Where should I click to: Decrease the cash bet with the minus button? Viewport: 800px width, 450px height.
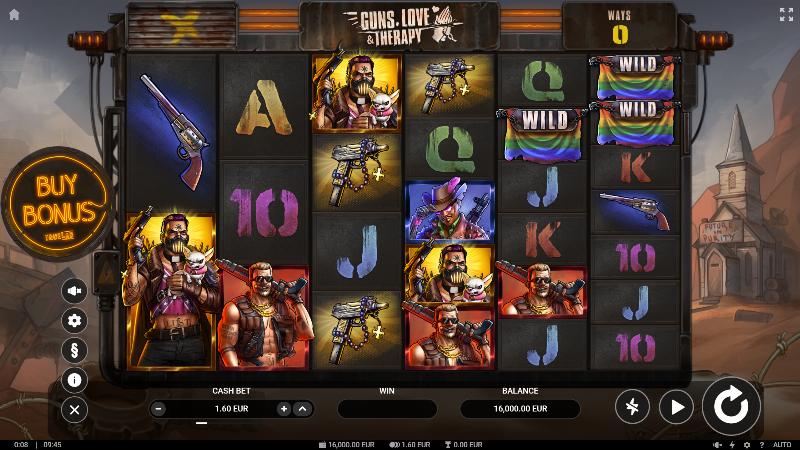158,409
